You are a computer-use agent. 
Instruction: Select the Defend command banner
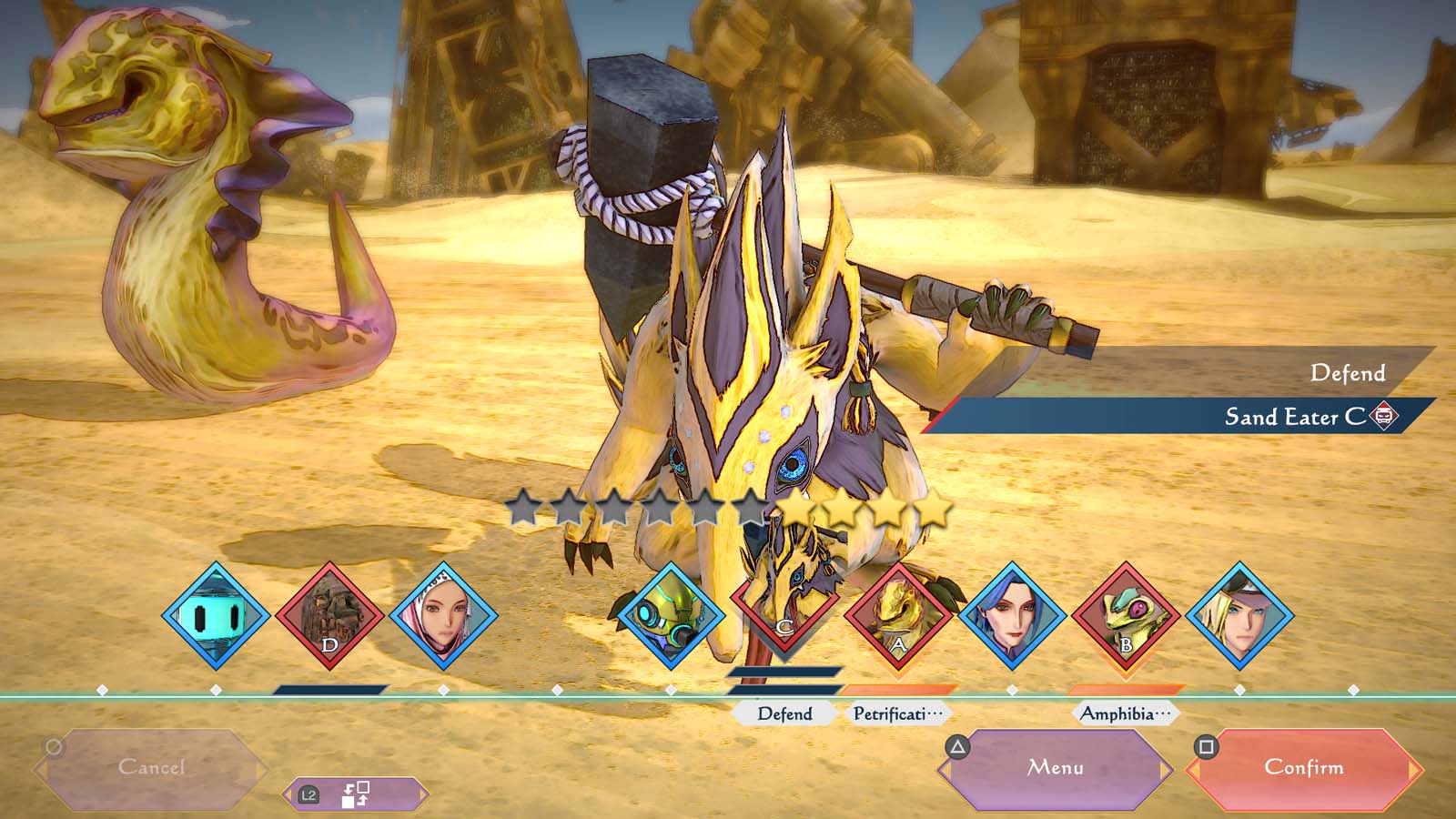point(1348,373)
